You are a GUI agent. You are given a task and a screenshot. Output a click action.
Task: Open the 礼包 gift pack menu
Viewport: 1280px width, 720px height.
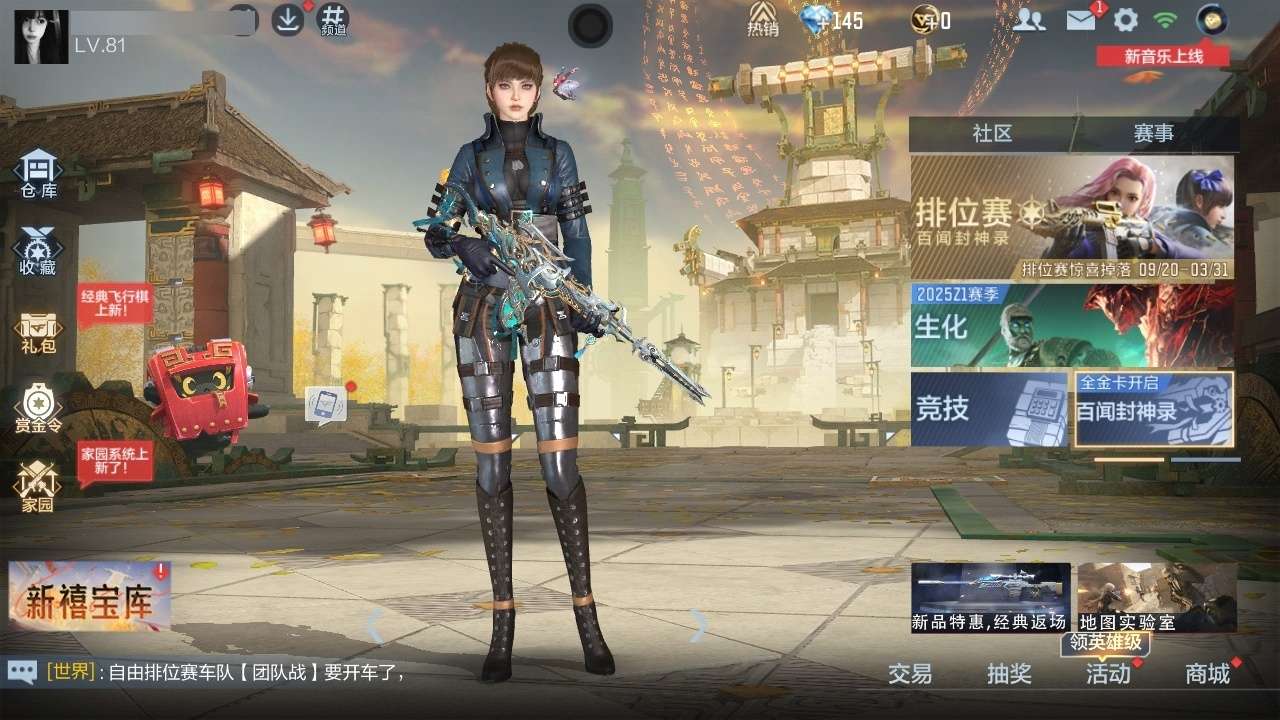click(38, 332)
